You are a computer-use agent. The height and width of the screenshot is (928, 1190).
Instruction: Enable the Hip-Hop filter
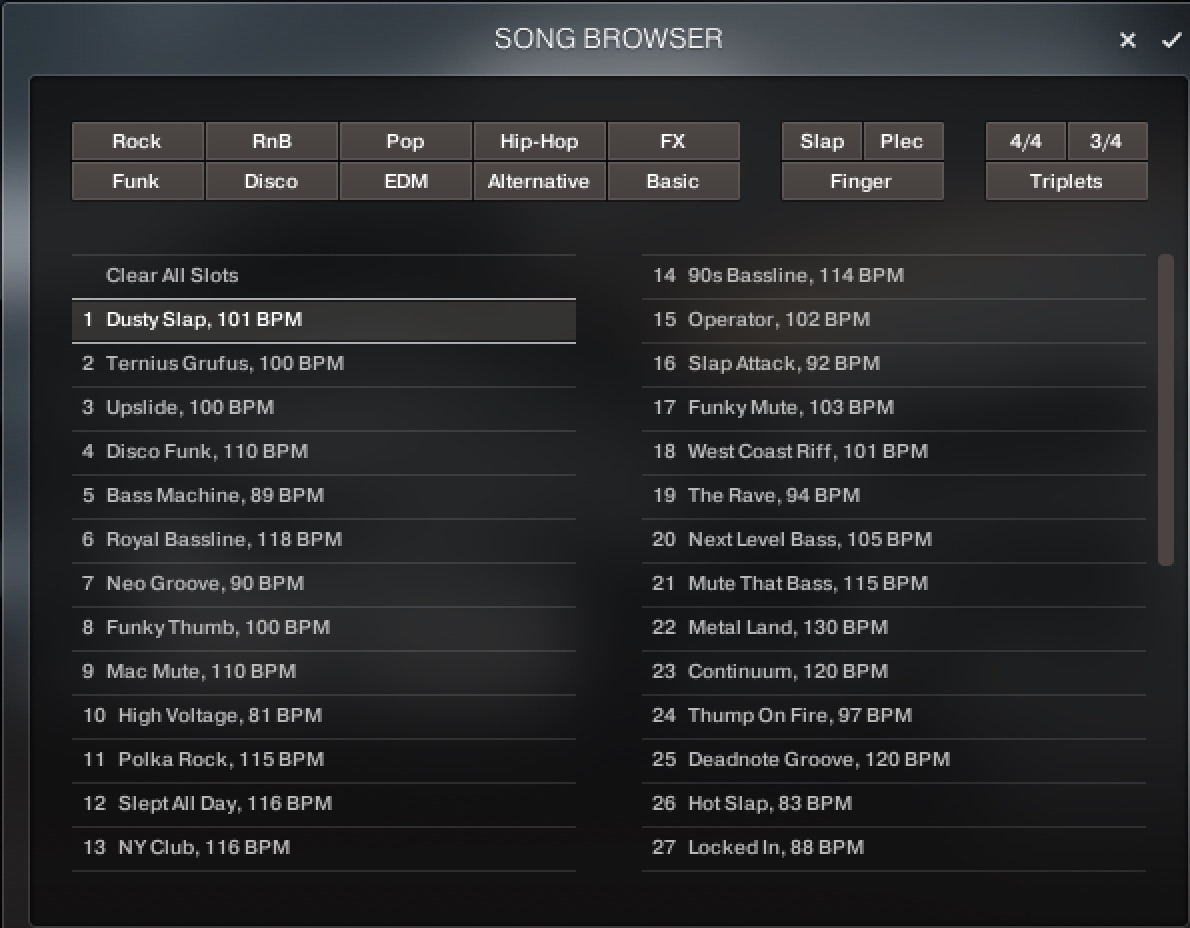pos(539,141)
